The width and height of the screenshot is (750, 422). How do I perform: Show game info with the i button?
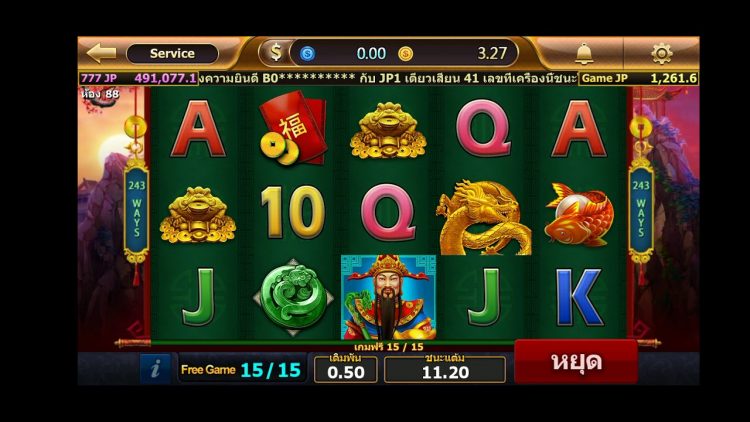pyautogui.click(x=155, y=369)
